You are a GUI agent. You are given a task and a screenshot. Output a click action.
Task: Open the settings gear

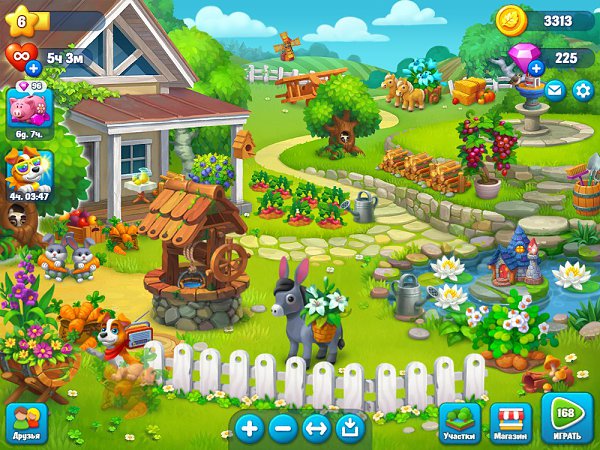coord(582,90)
